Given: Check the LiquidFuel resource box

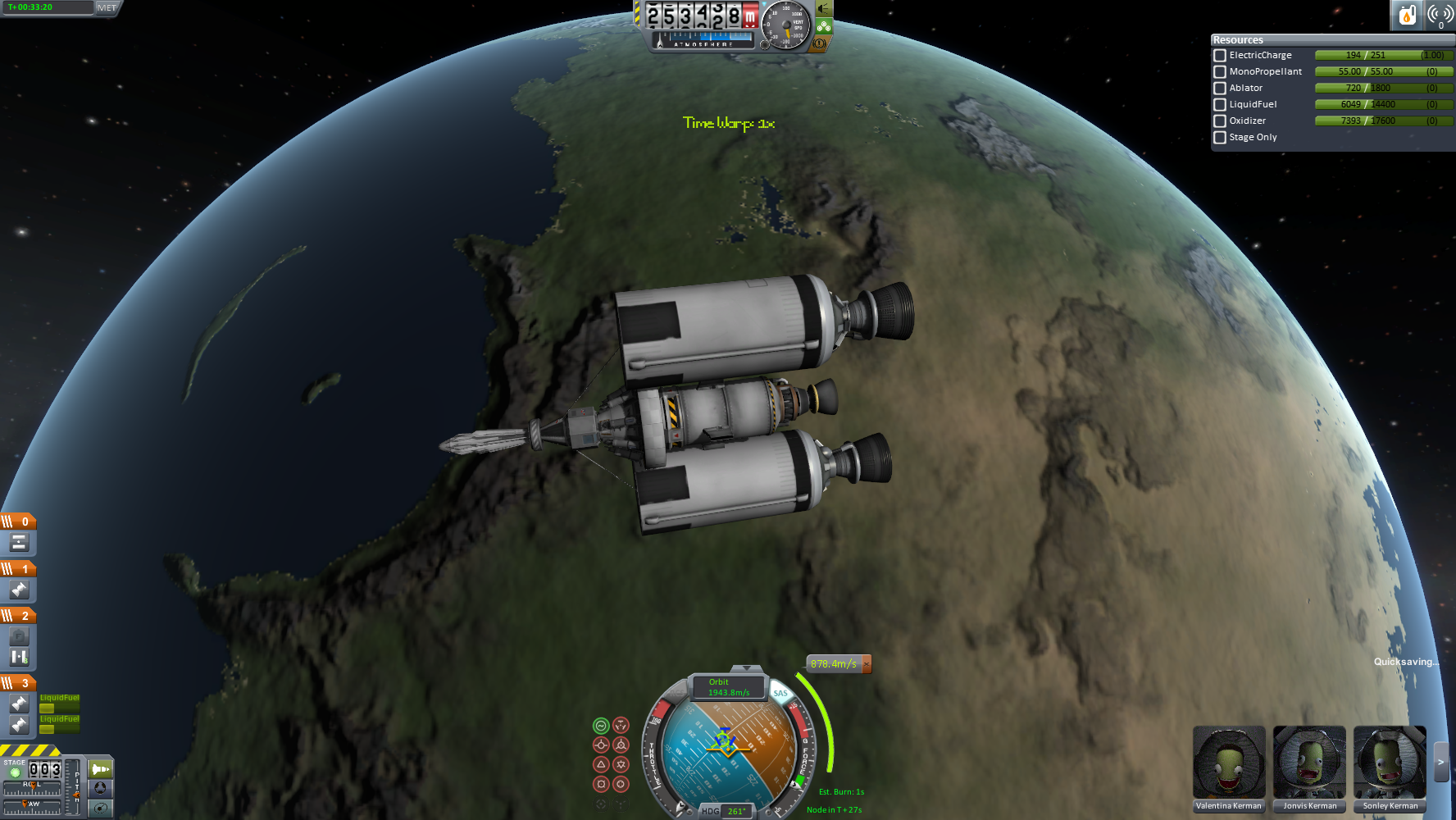Looking at the screenshot, I should point(1220,105).
